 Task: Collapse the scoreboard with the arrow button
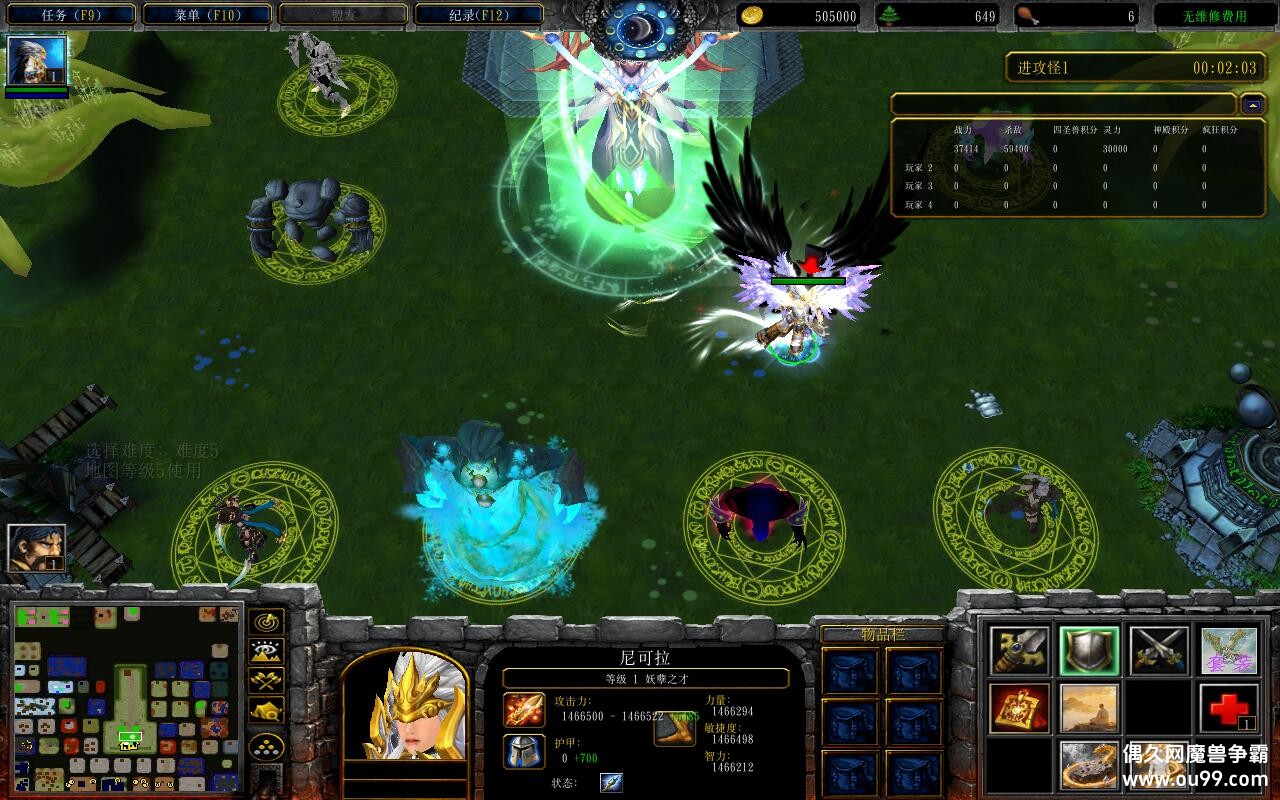pyautogui.click(x=1252, y=104)
